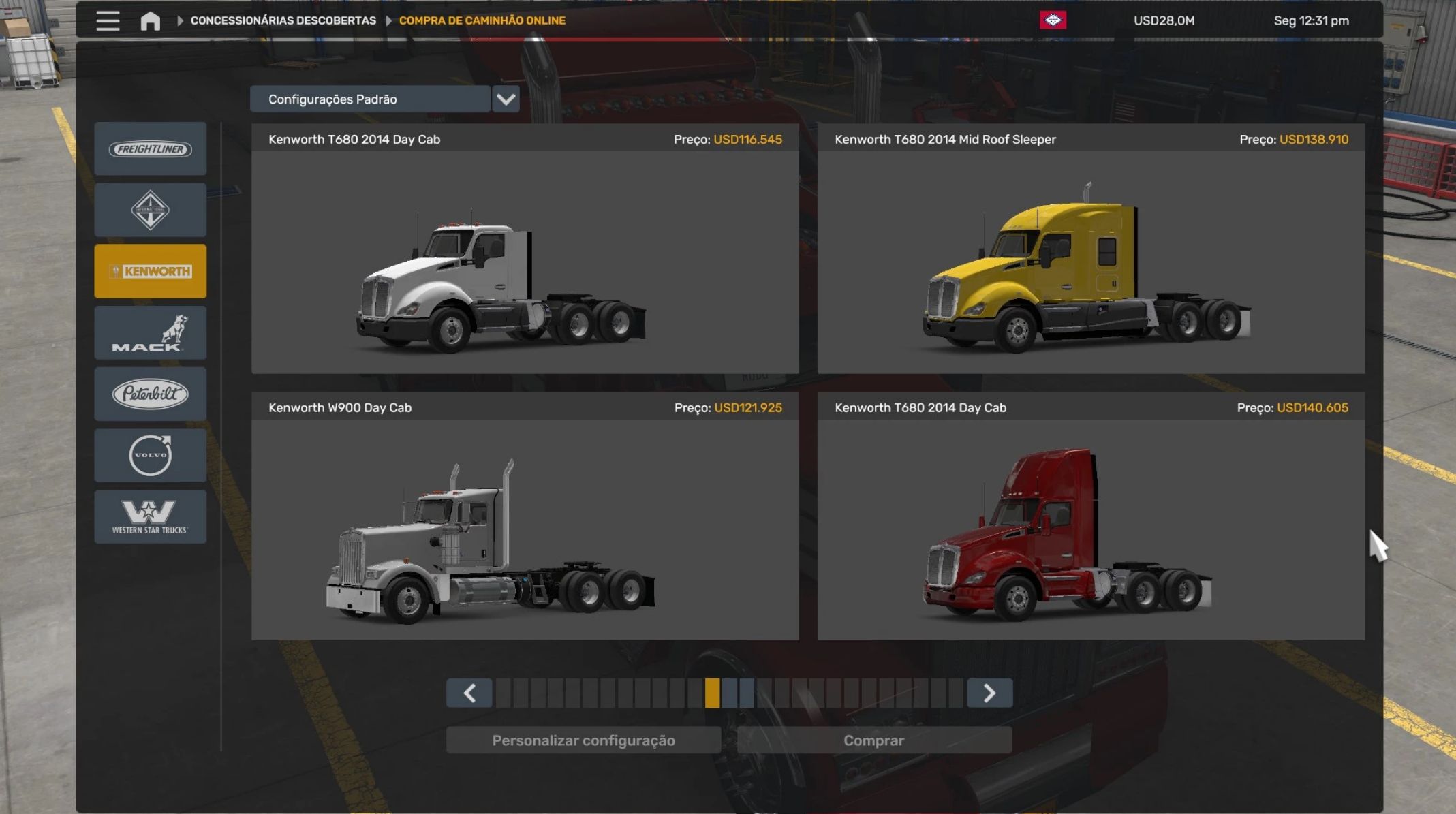Select the Freightliner brand tab

[x=151, y=149]
